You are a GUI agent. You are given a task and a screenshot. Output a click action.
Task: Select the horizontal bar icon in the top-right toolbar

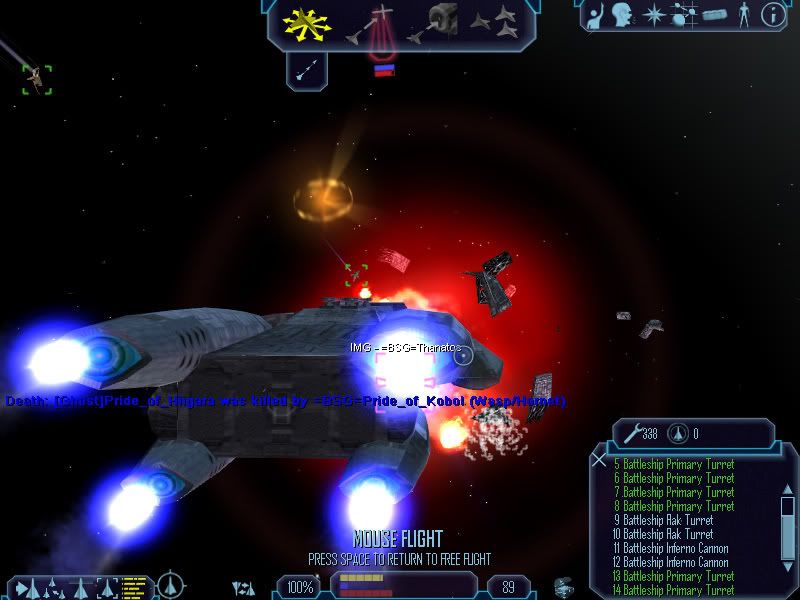coord(714,15)
